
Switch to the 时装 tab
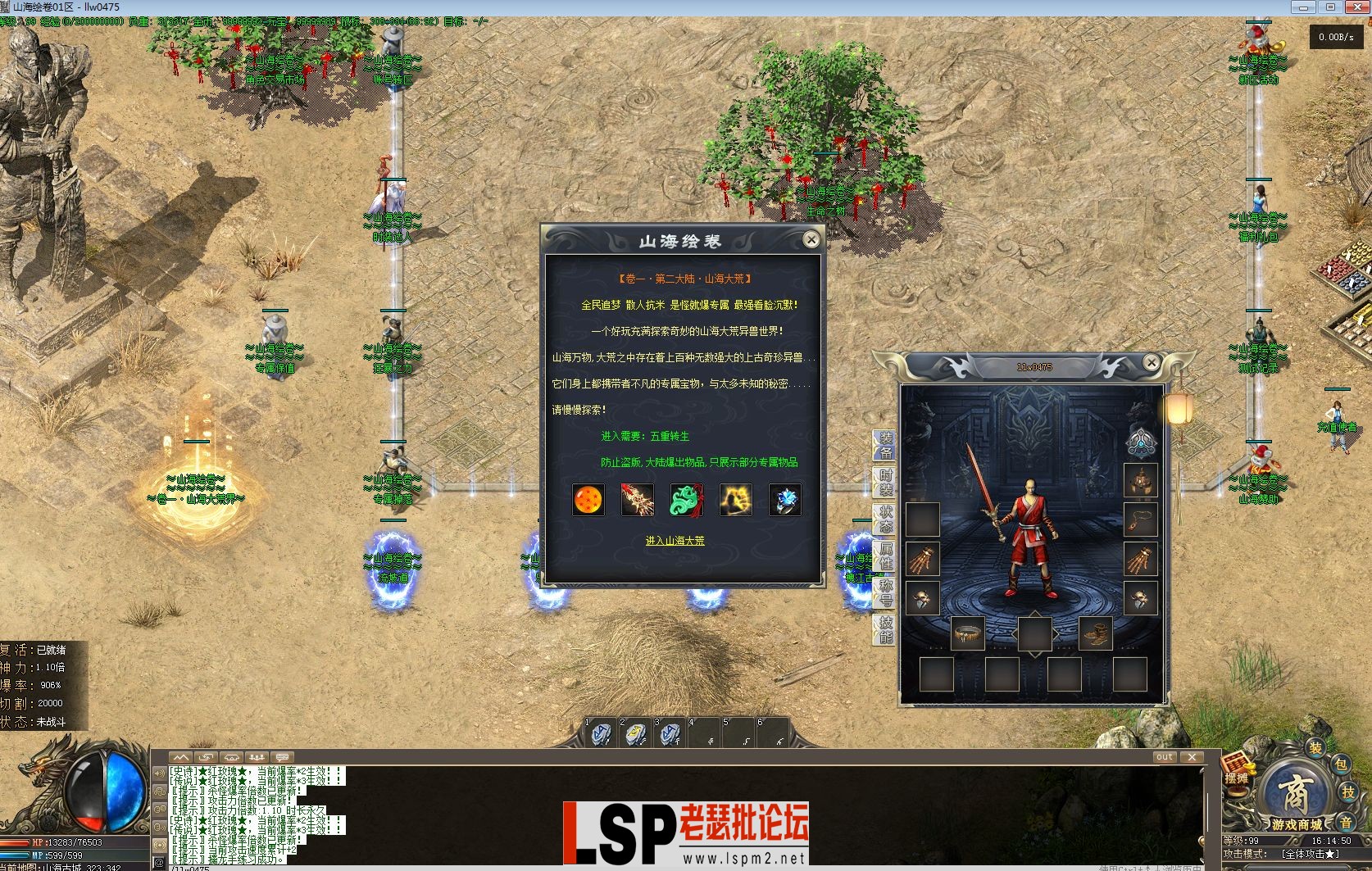pyautogui.click(x=885, y=483)
